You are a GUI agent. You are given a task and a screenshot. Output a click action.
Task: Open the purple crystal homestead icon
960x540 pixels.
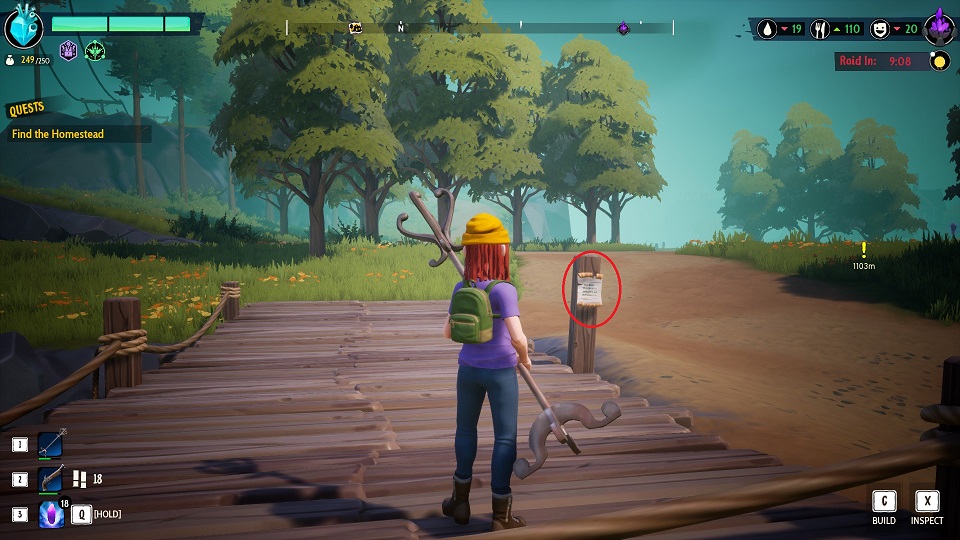click(939, 27)
